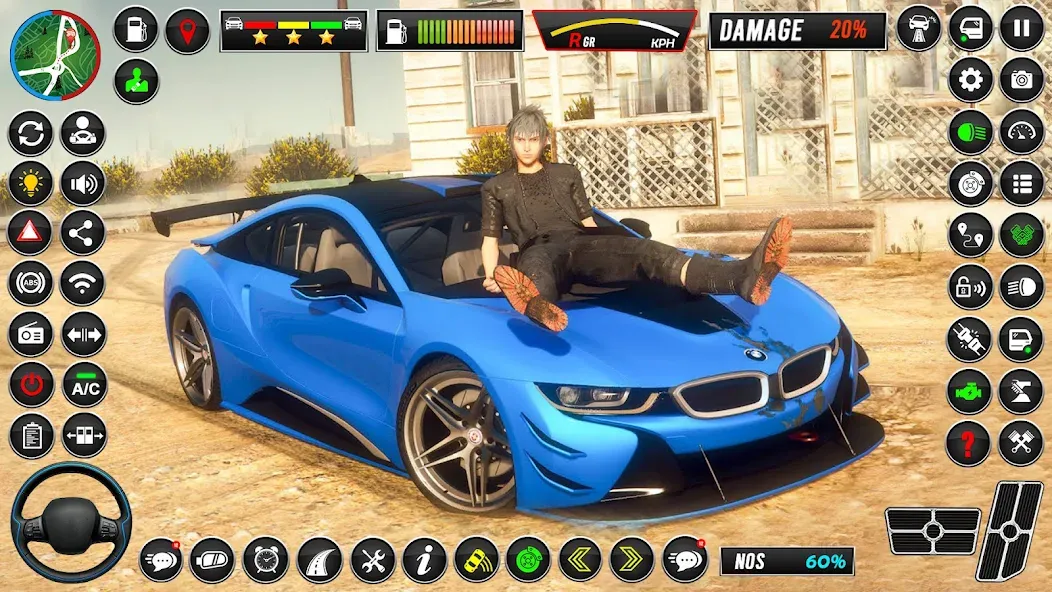This screenshot has height=592, width=1052.
Task: Activate the left turn chevron
Action: pos(579,560)
